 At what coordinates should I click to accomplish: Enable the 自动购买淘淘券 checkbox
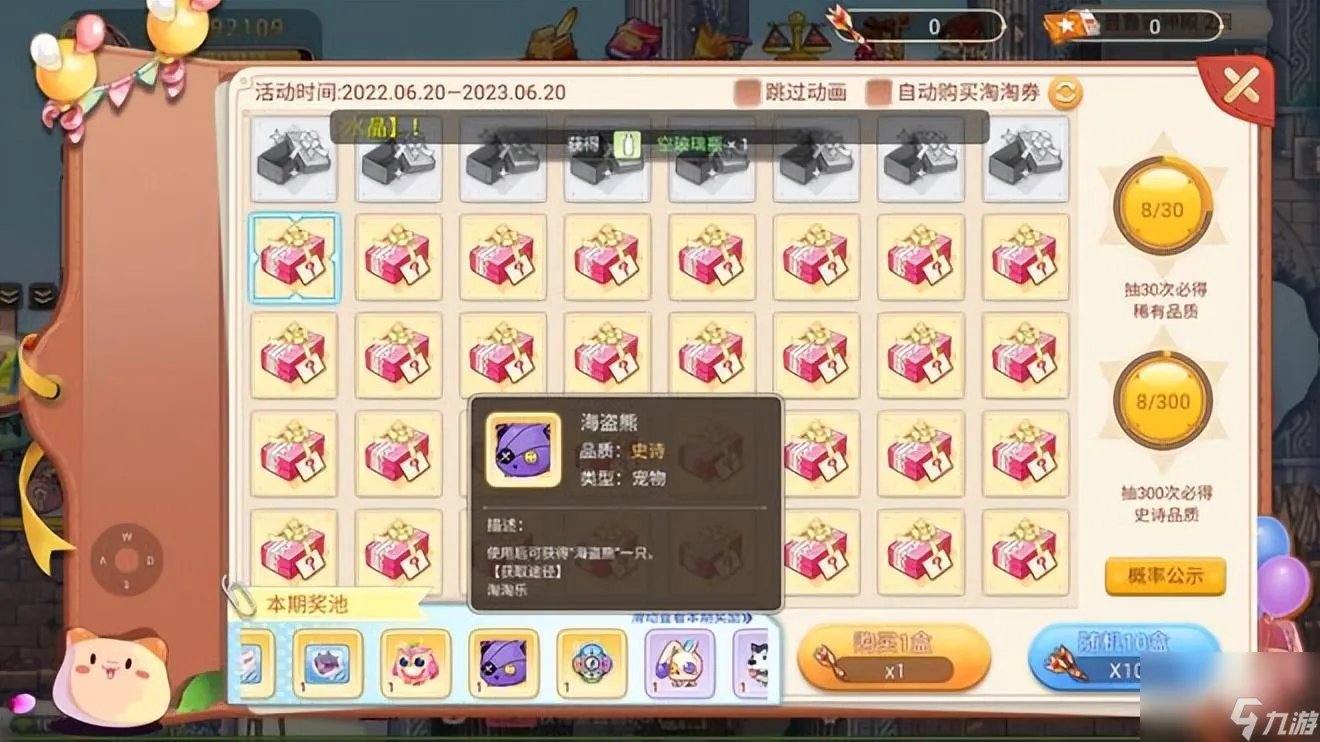880,90
